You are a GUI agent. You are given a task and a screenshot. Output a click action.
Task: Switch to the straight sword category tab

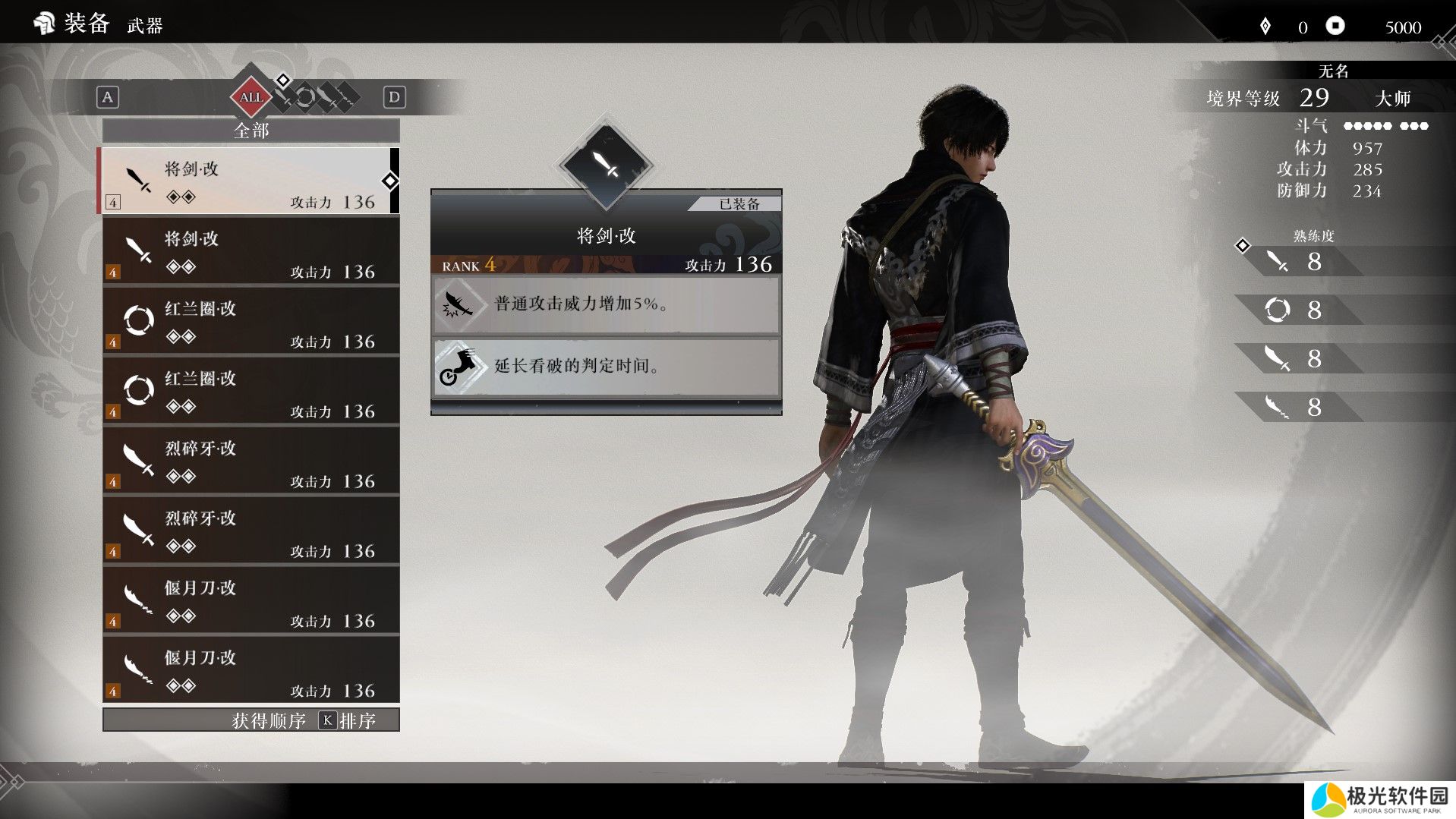(x=285, y=97)
